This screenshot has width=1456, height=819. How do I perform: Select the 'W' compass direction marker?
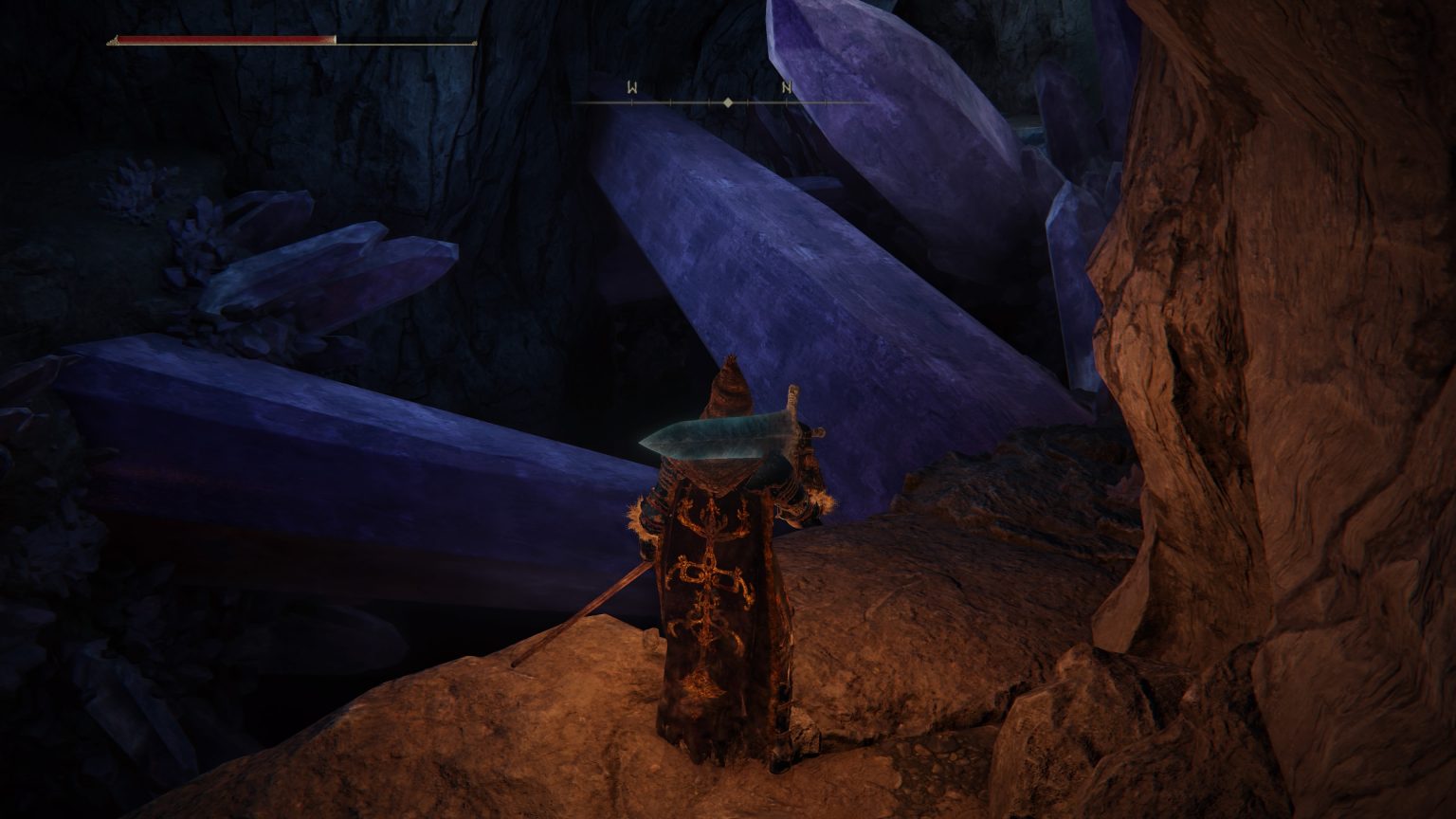(632, 87)
